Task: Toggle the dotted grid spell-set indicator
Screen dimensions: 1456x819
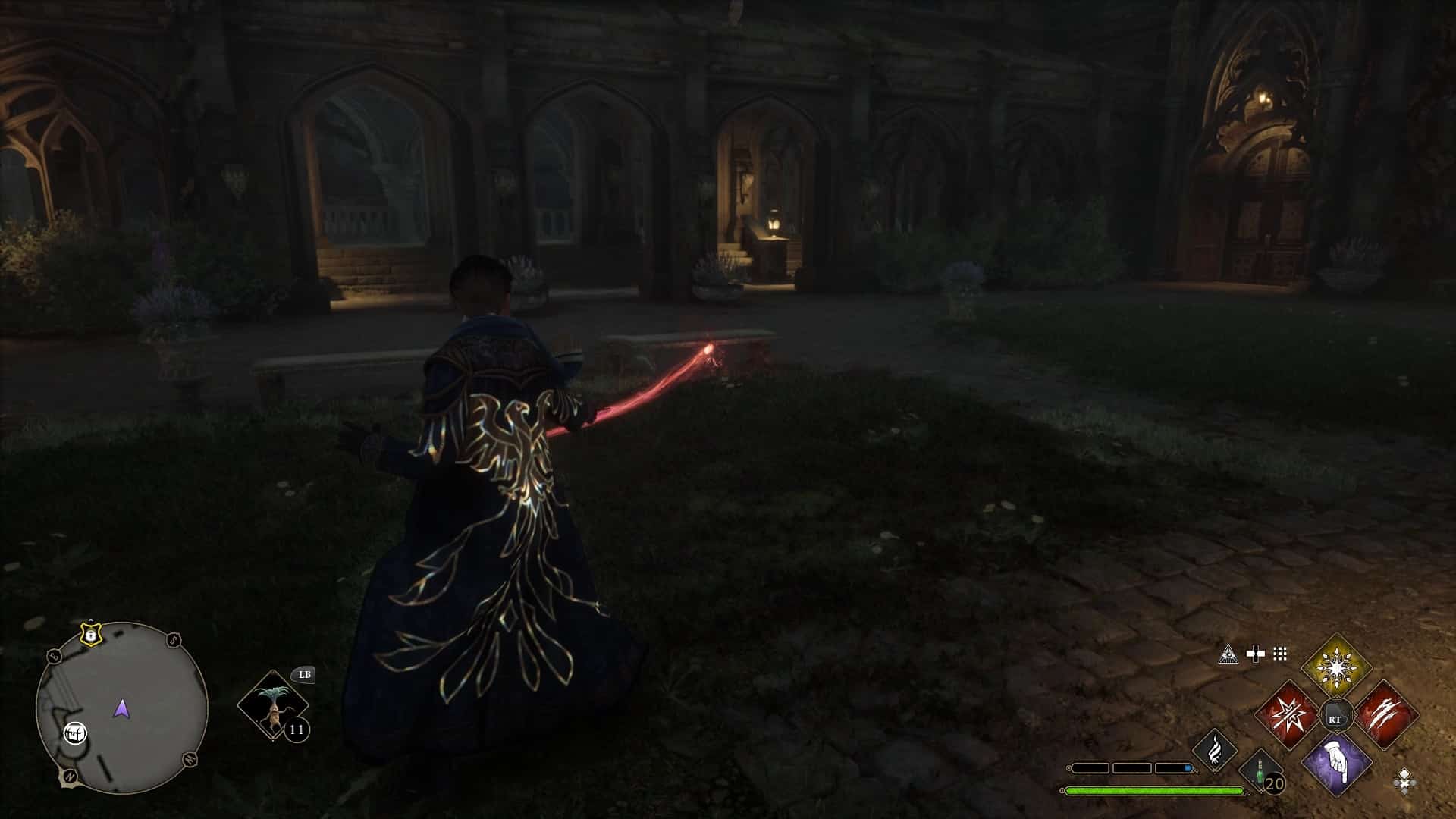Action: click(1279, 654)
